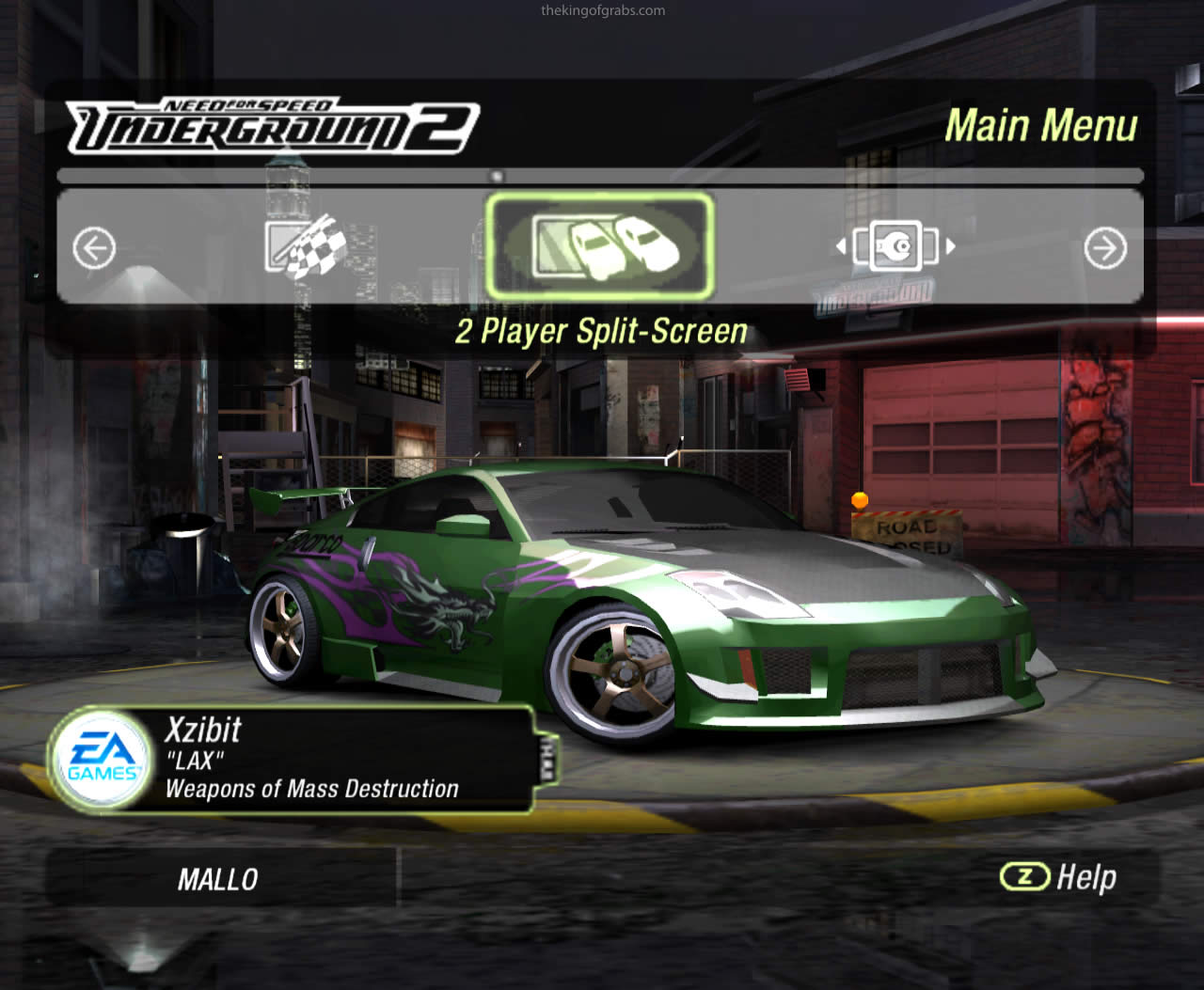1204x990 pixels.
Task: Select the 2 Player Split-Screen mode icon
Action: (600, 245)
